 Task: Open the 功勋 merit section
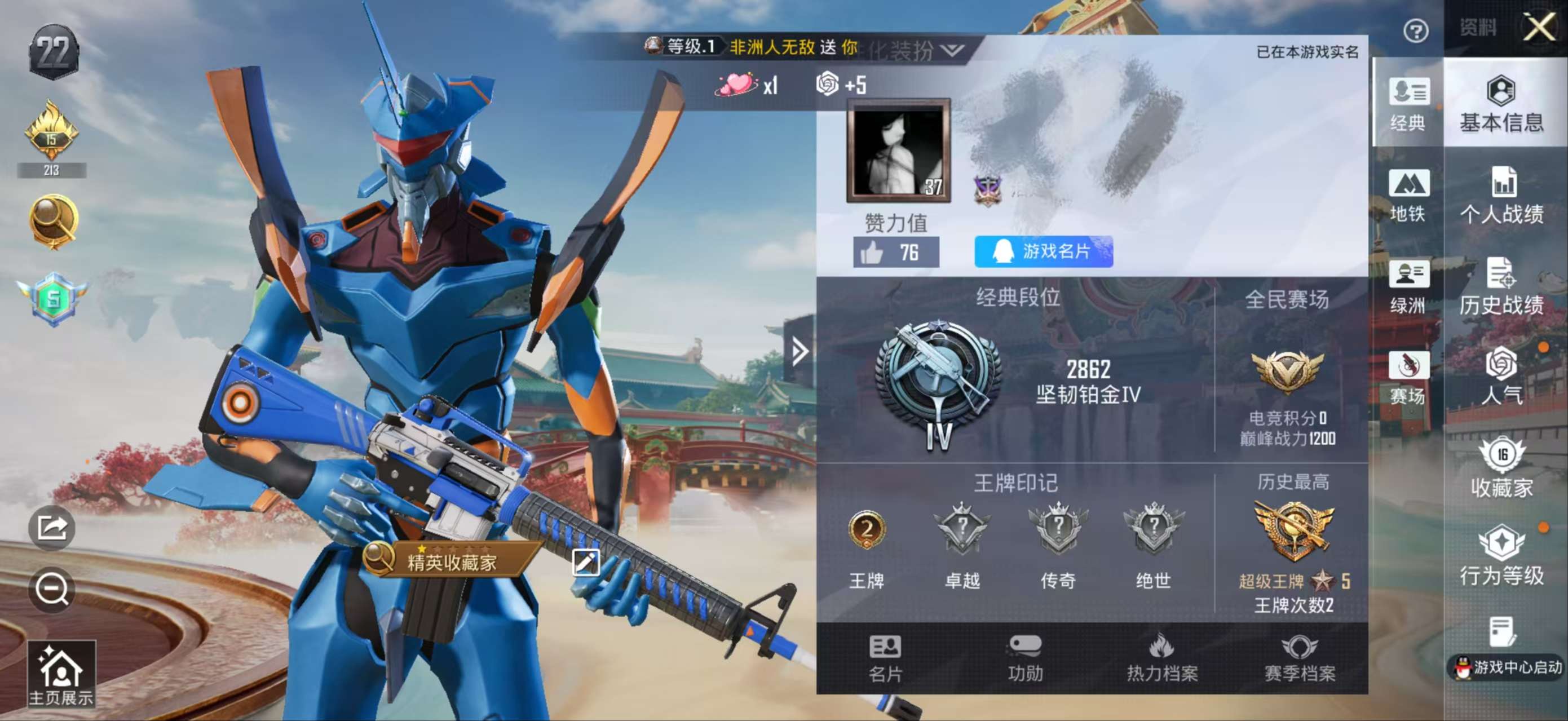coord(1025,658)
